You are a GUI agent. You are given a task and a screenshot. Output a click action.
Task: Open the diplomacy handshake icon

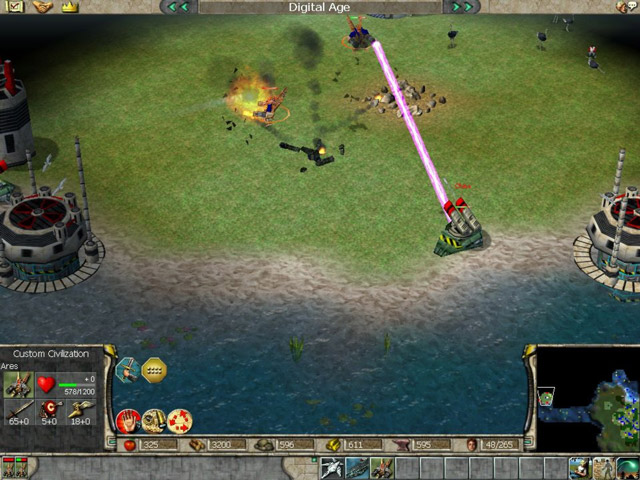(41, 7)
